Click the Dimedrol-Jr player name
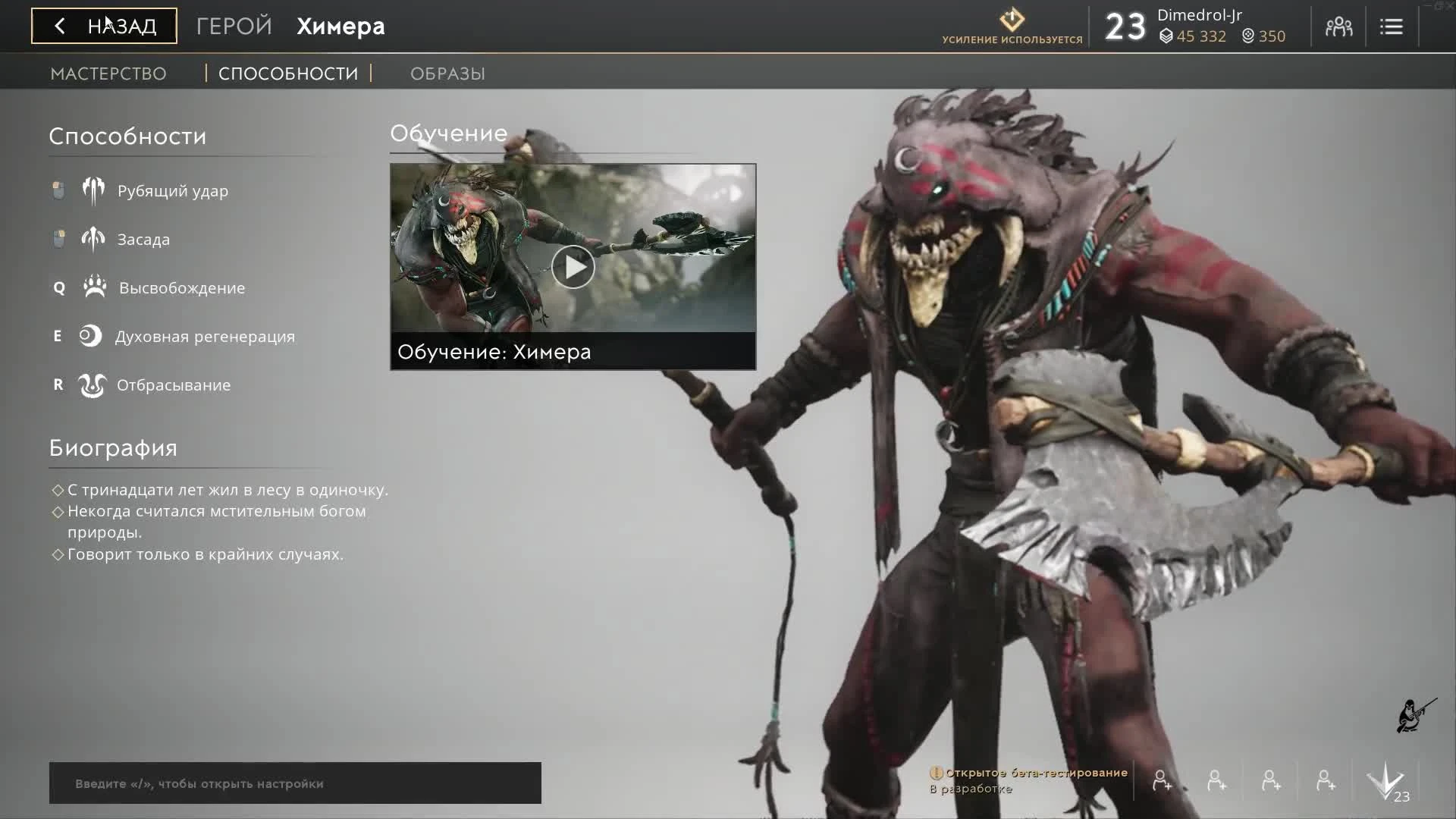 click(1198, 14)
